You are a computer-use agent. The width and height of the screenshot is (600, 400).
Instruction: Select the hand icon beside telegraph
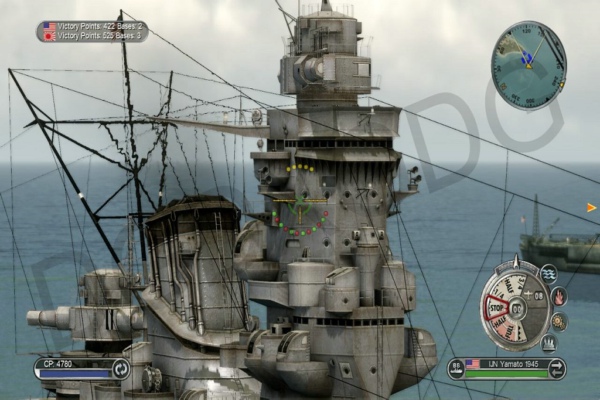[x=559, y=297]
